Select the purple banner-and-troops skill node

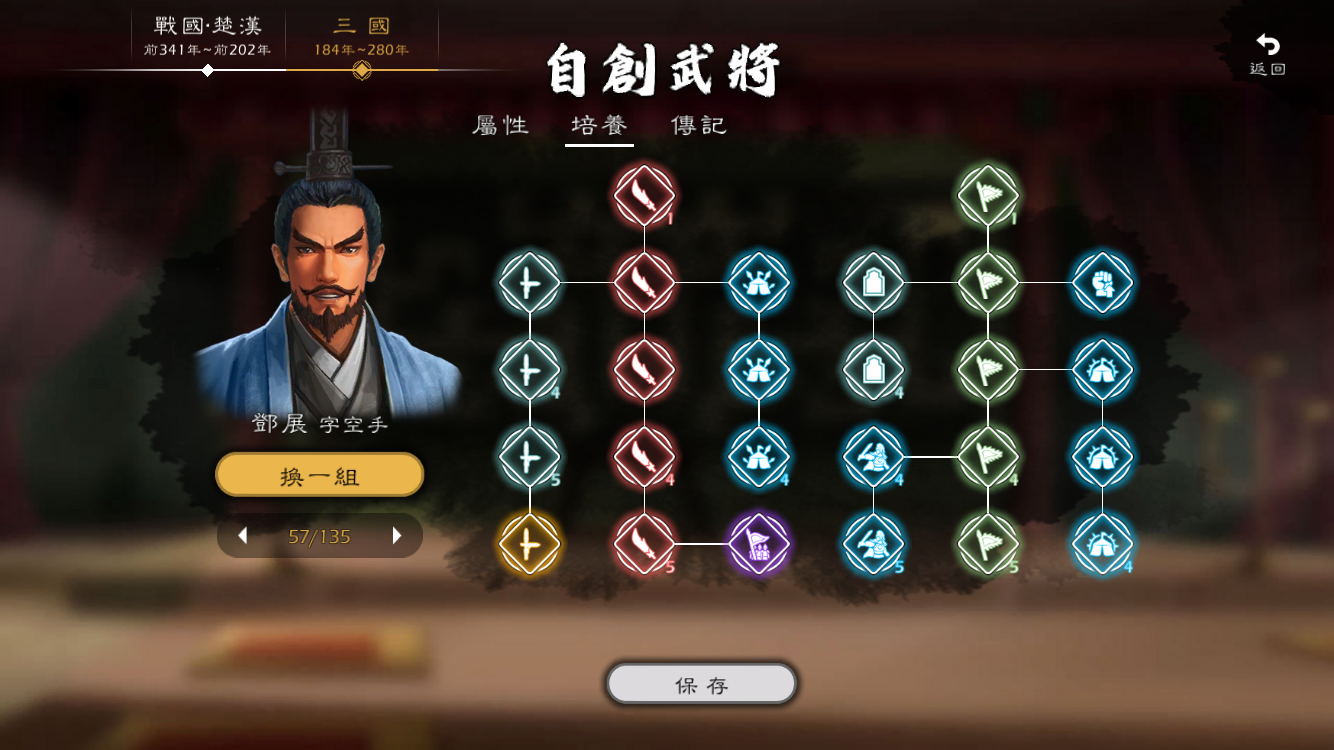(759, 544)
